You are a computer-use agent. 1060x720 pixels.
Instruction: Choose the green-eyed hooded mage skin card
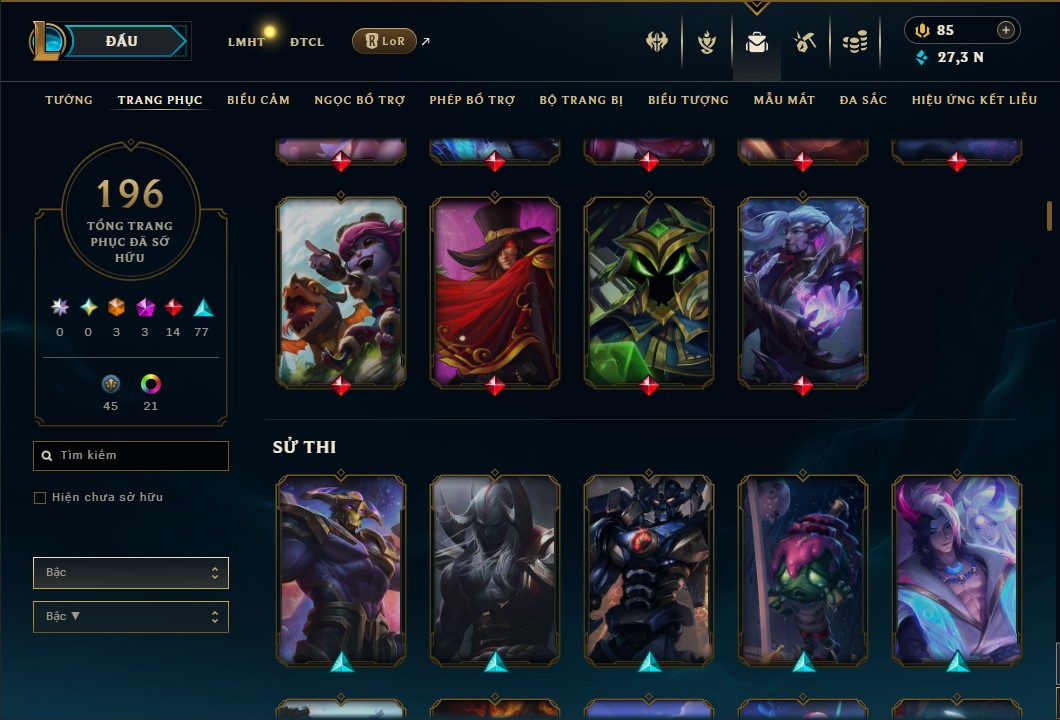(649, 290)
